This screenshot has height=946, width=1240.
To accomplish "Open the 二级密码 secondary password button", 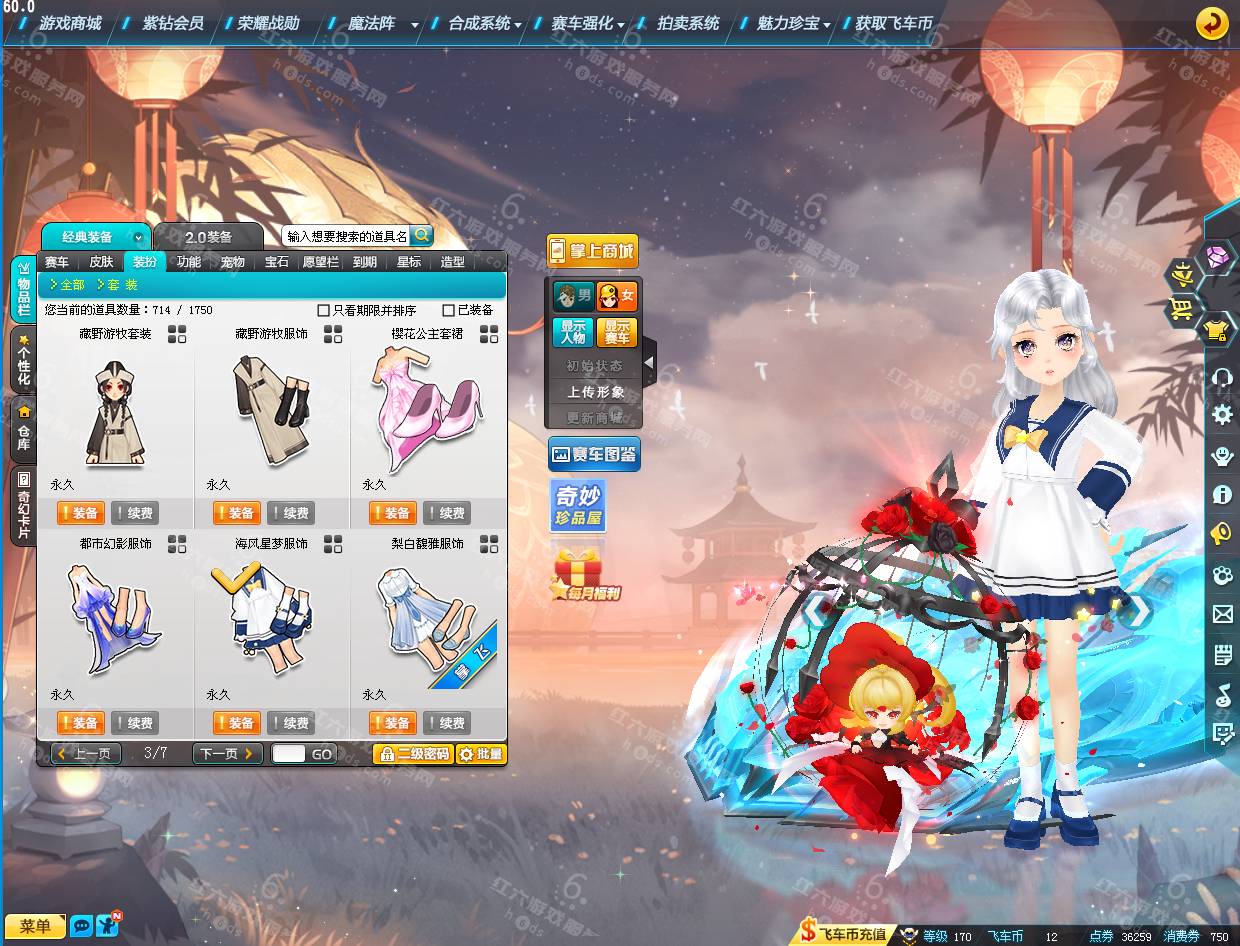I will [413, 754].
